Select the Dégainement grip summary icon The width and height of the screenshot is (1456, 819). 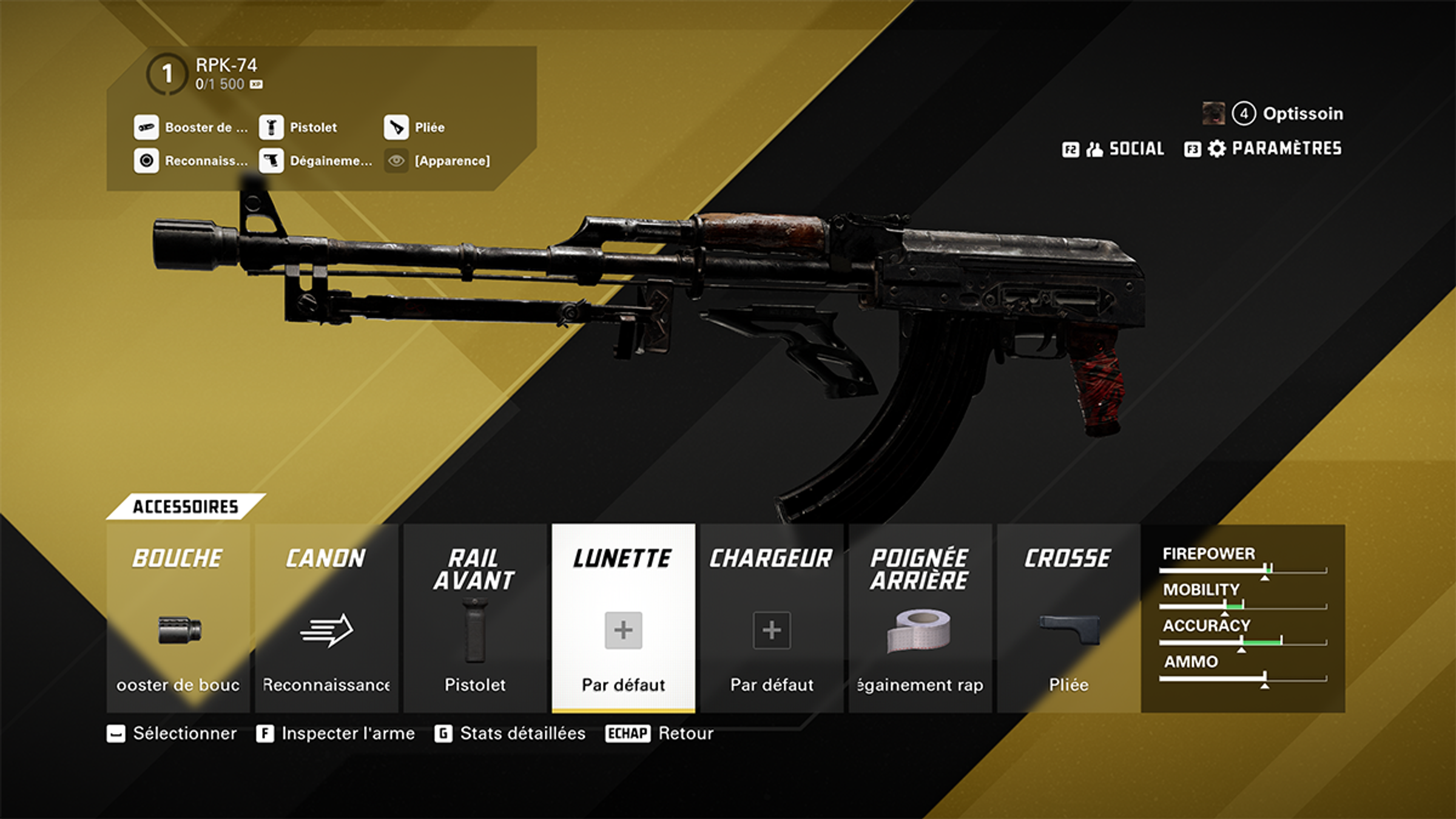271,161
